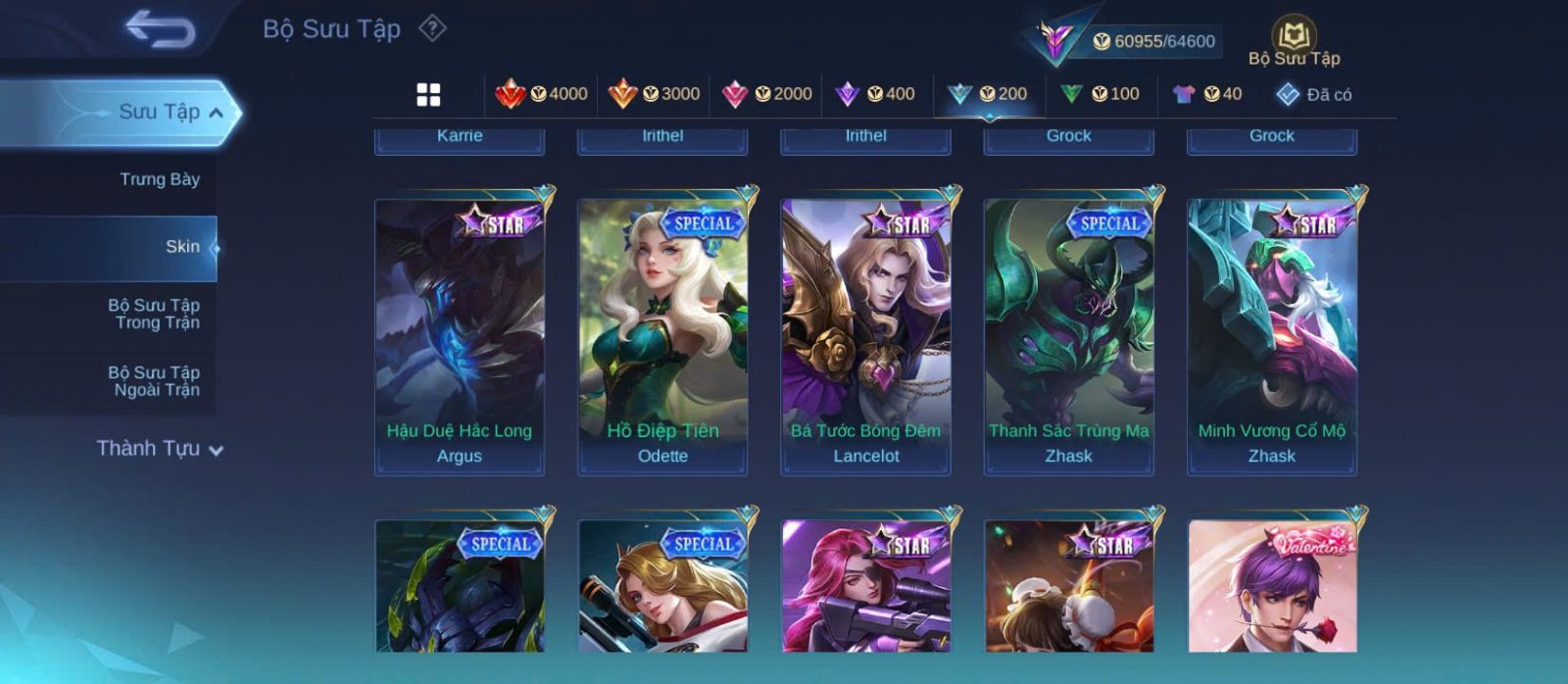Open the collection help question mark

tap(432, 28)
